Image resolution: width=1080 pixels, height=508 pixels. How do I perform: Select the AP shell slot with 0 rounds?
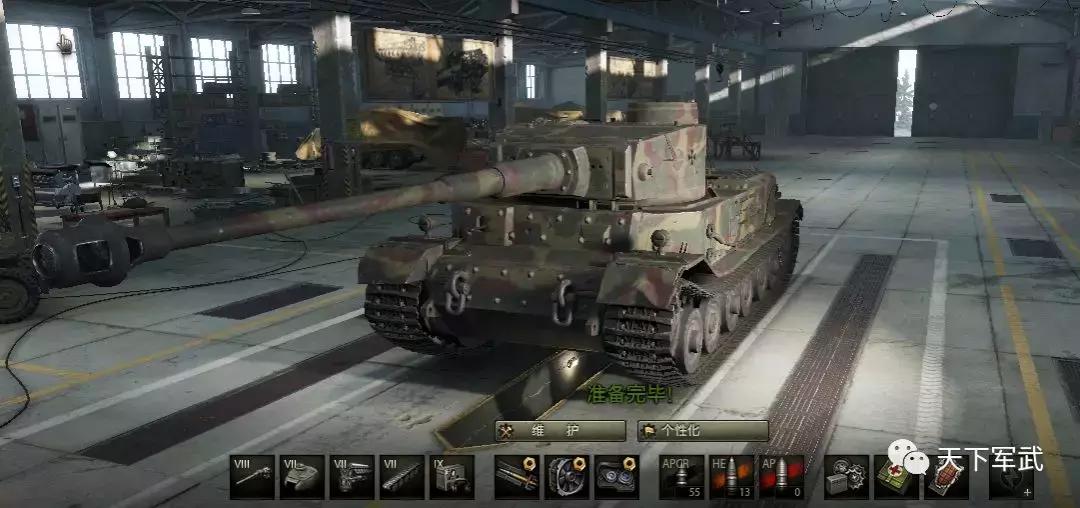click(781, 477)
